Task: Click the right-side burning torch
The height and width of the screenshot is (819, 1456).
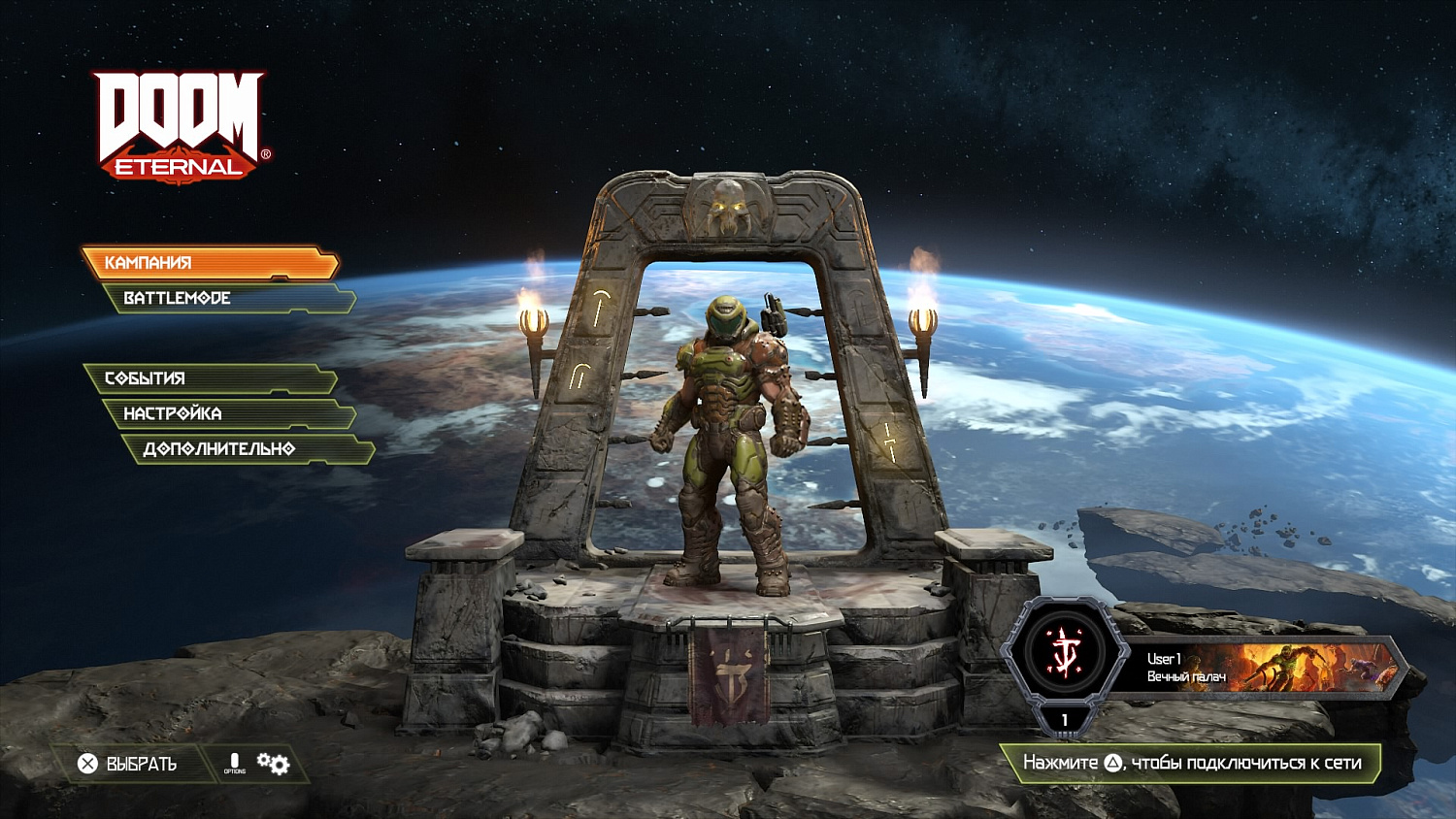Action: pos(923,320)
